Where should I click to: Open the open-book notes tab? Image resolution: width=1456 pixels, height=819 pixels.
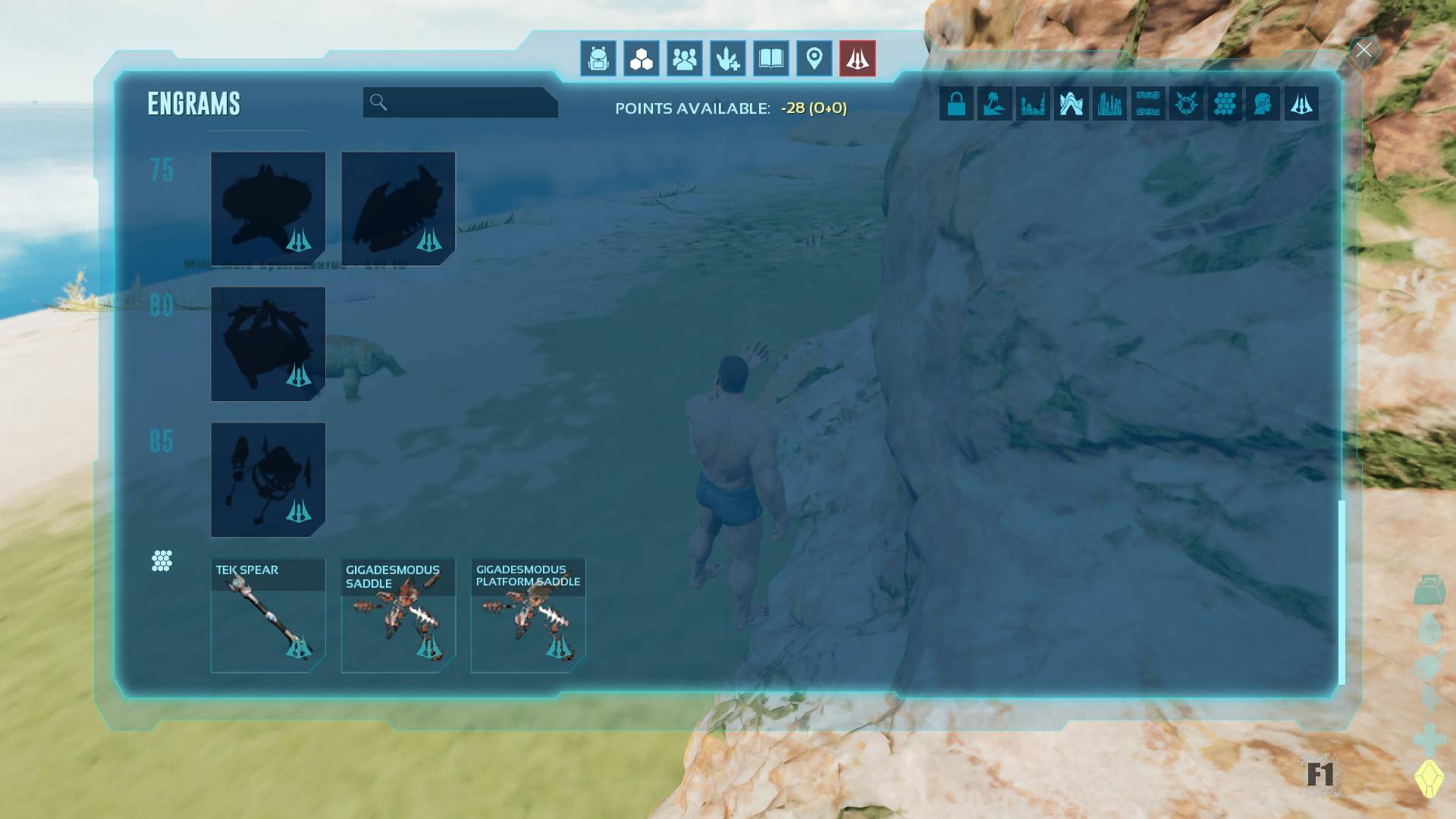771,58
